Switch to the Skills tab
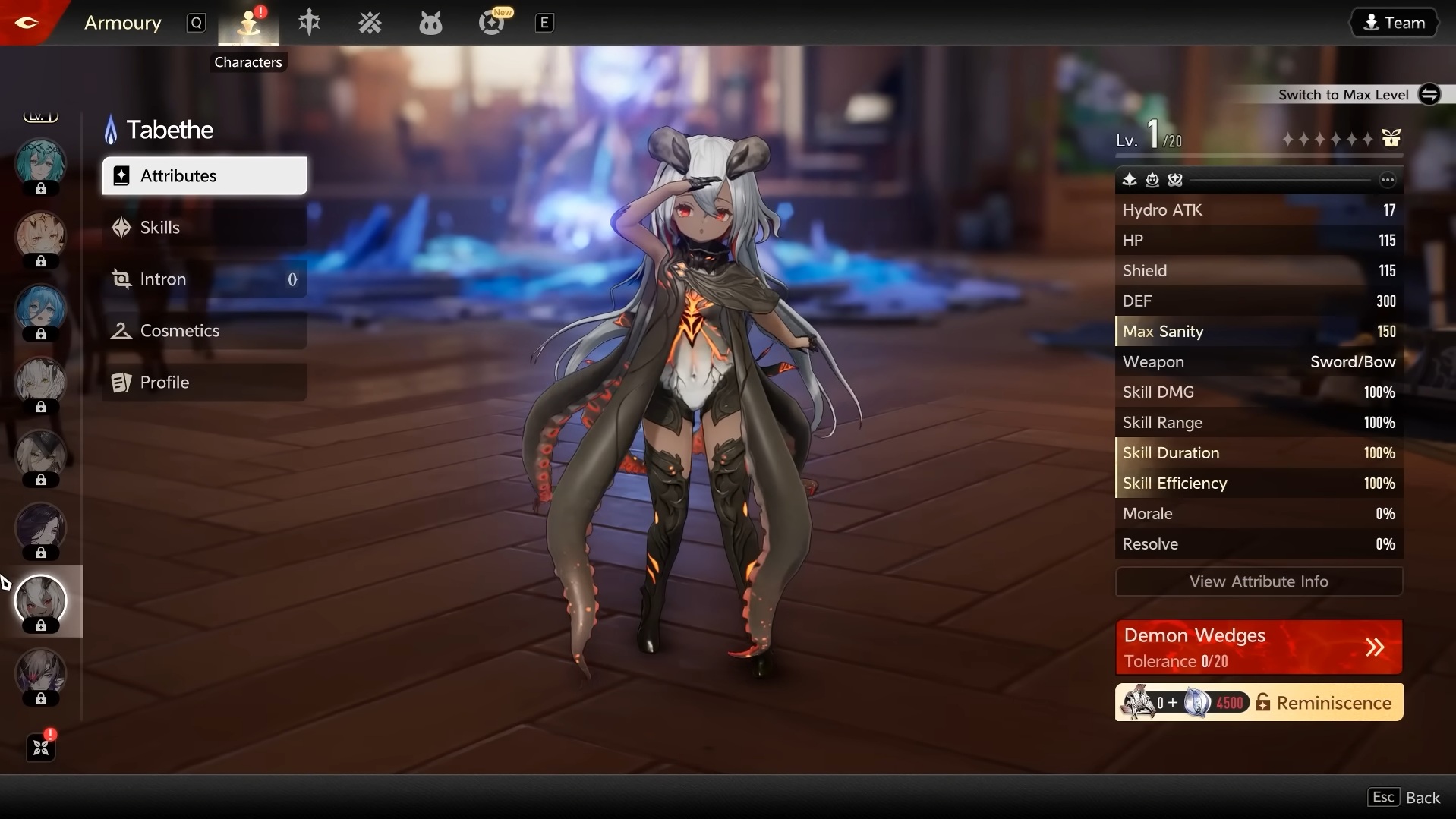1456x819 pixels. pos(160,227)
